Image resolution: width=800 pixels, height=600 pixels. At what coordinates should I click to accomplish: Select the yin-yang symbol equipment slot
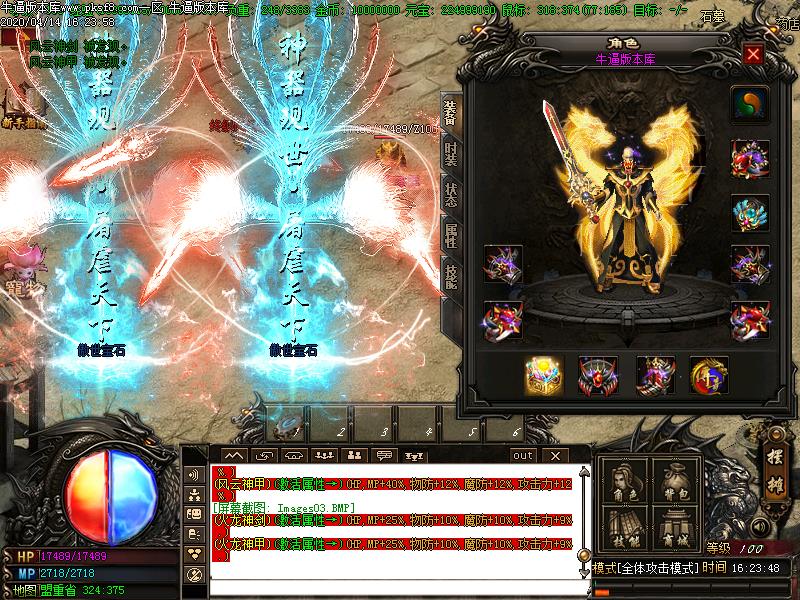tap(748, 103)
